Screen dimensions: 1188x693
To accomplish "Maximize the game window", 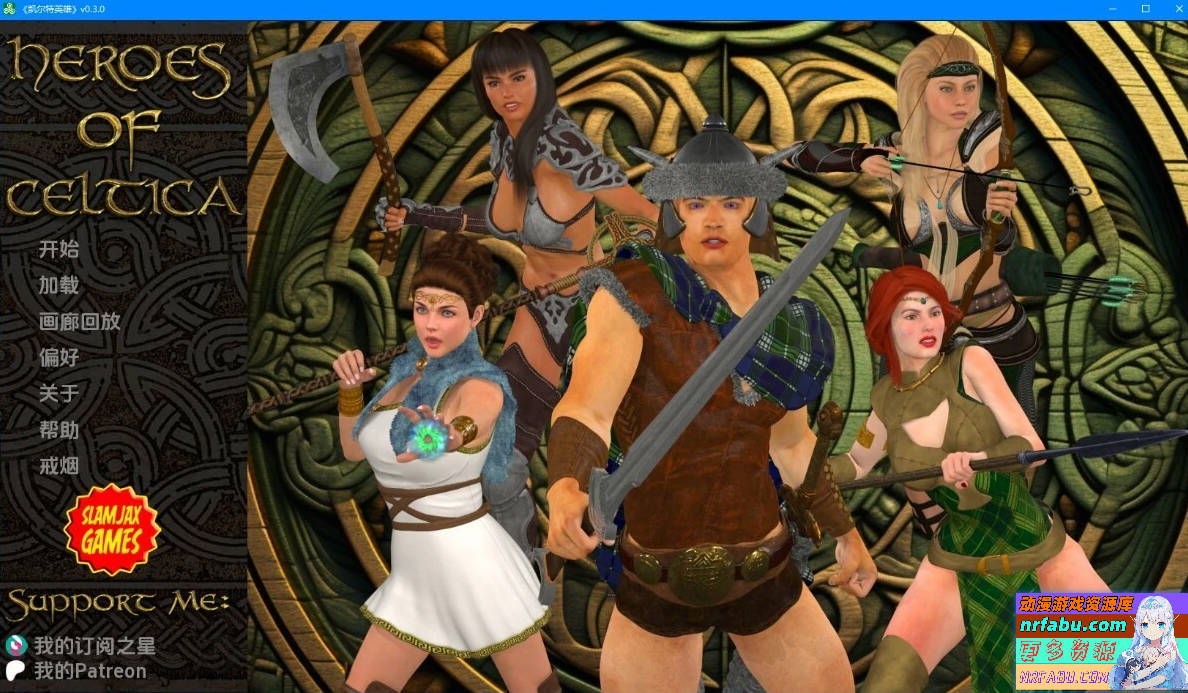I will click(x=1145, y=9).
